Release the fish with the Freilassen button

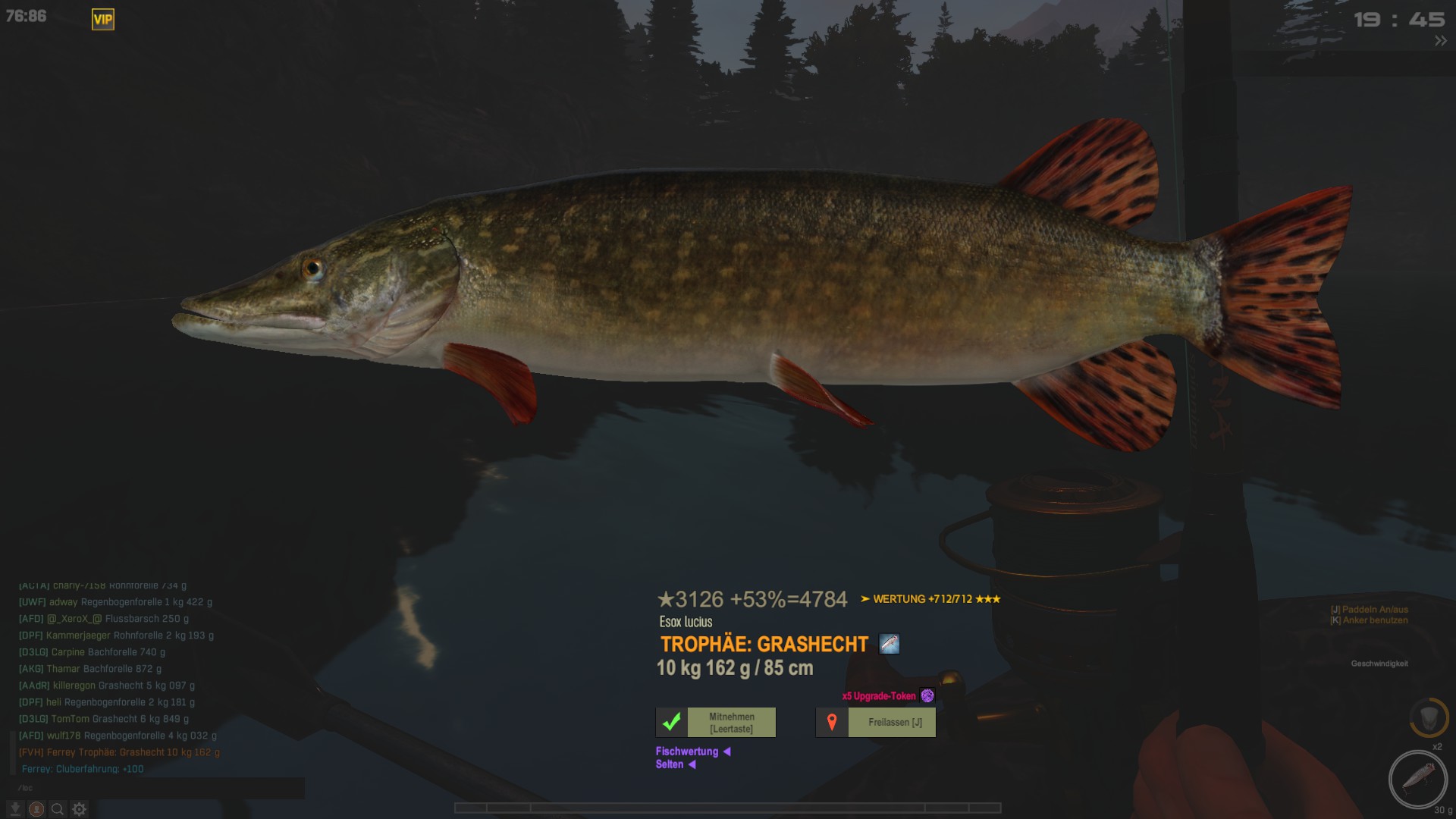coord(876,723)
